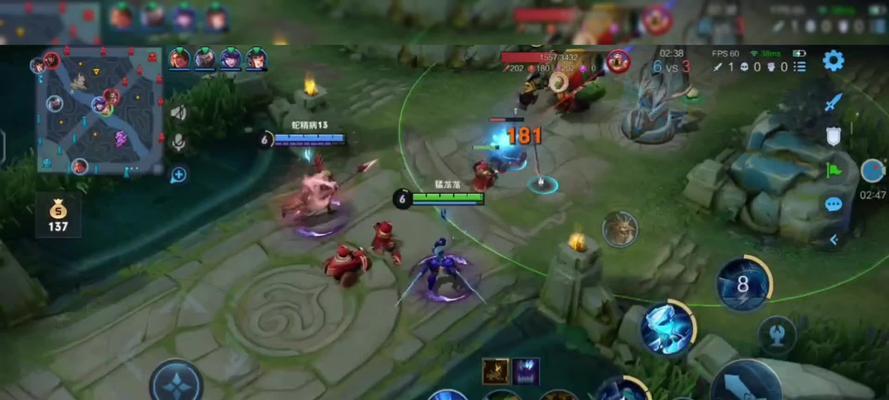This screenshot has height=400, width=889.
Task: Send the green flag gather signal
Action: (x=833, y=170)
